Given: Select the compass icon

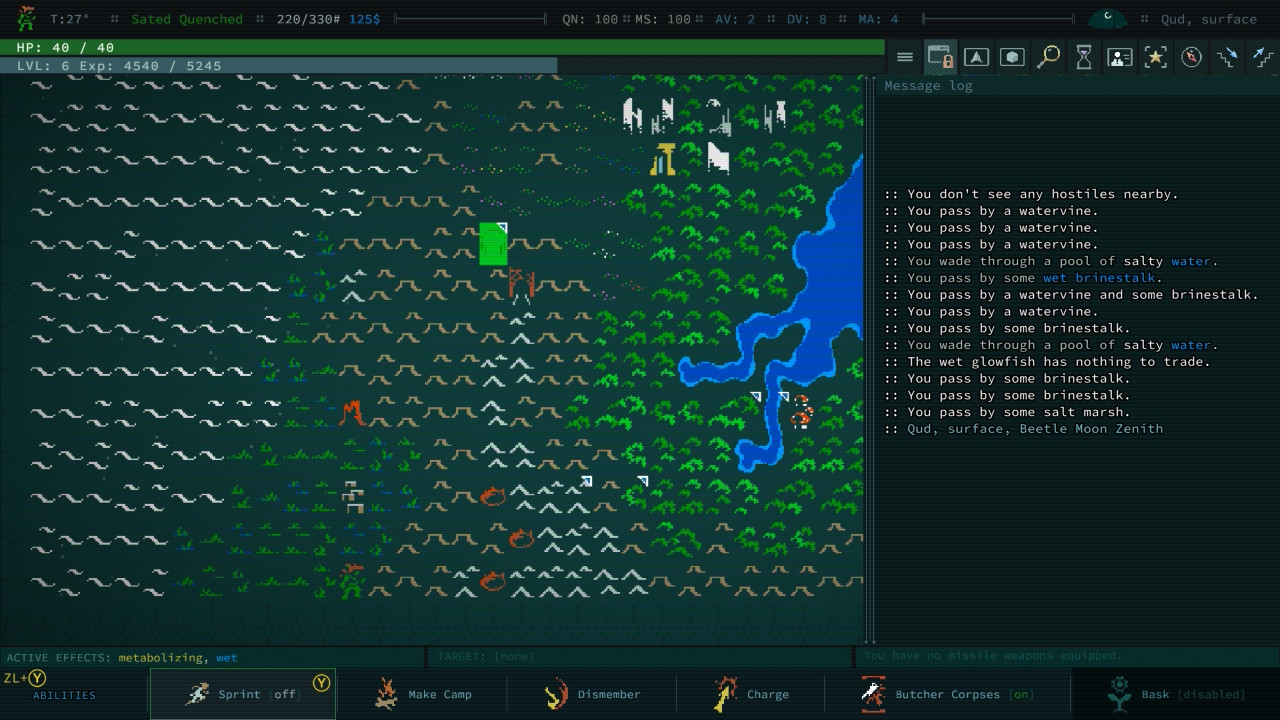Looking at the screenshot, I should click(x=1191, y=57).
